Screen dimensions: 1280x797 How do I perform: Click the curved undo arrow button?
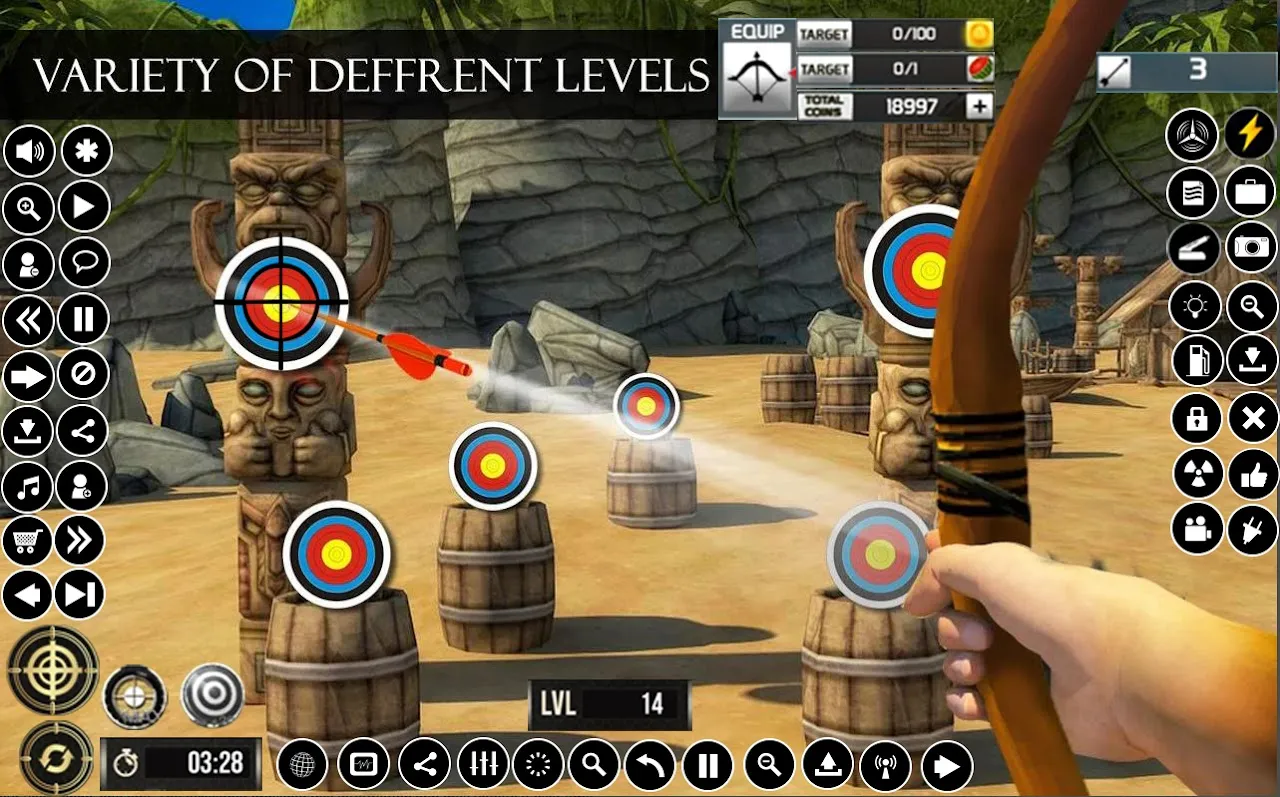pyautogui.click(x=650, y=767)
